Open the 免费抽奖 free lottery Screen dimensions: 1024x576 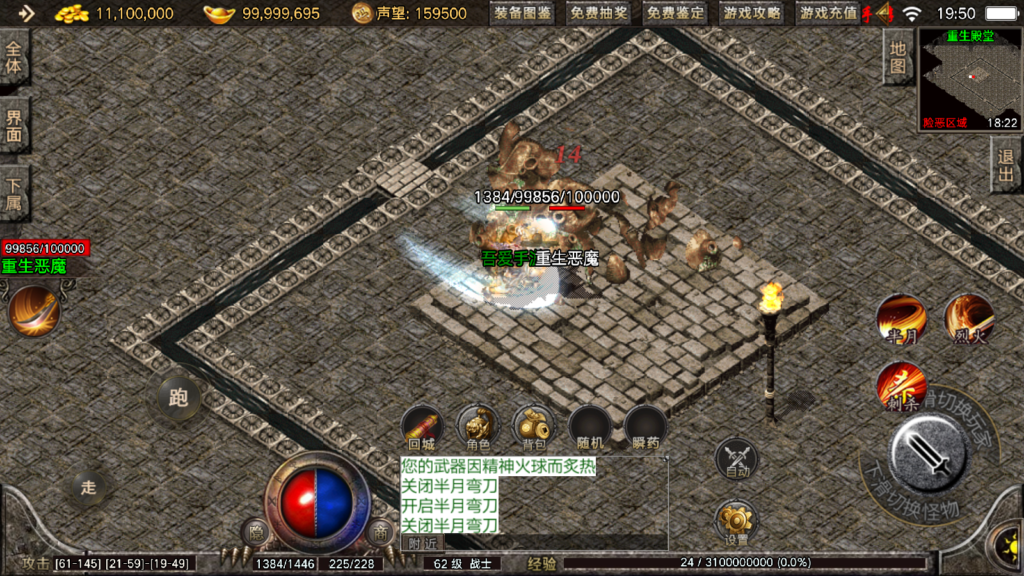click(600, 13)
